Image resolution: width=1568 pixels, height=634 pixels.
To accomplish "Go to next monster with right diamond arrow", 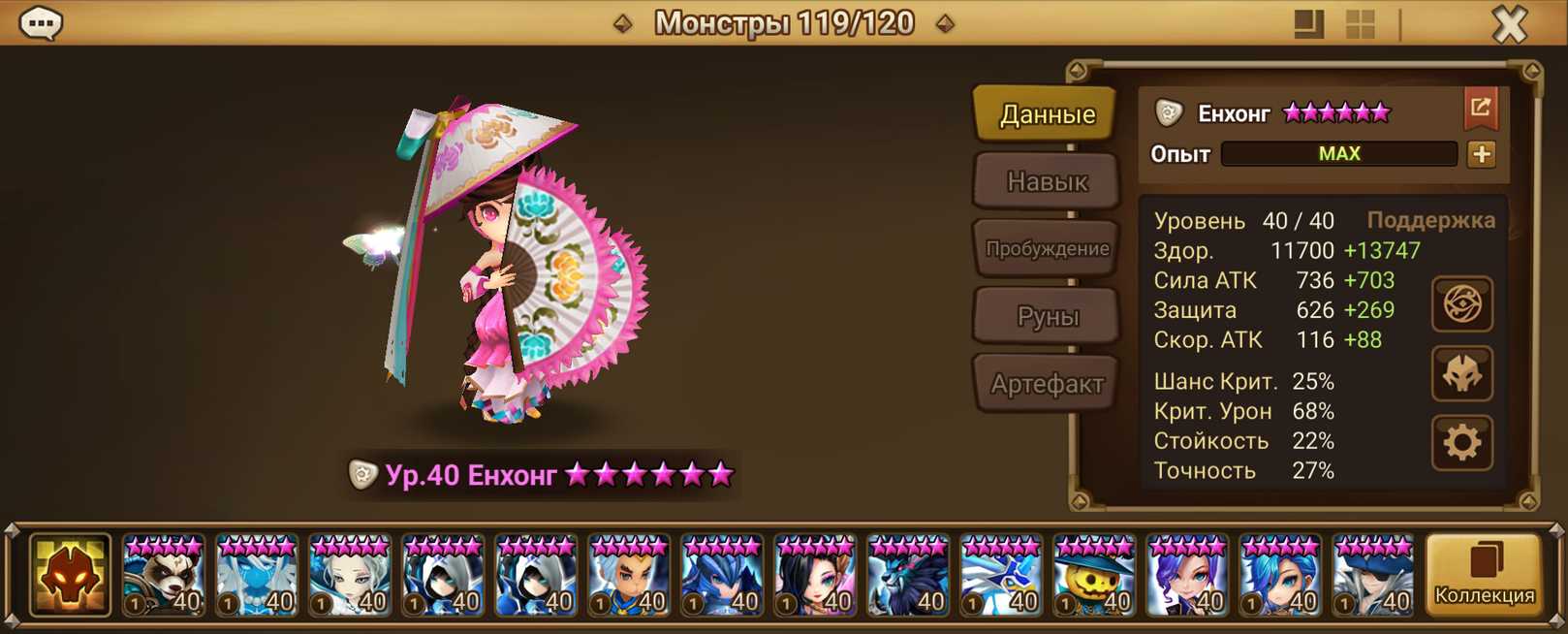I will 945,23.
